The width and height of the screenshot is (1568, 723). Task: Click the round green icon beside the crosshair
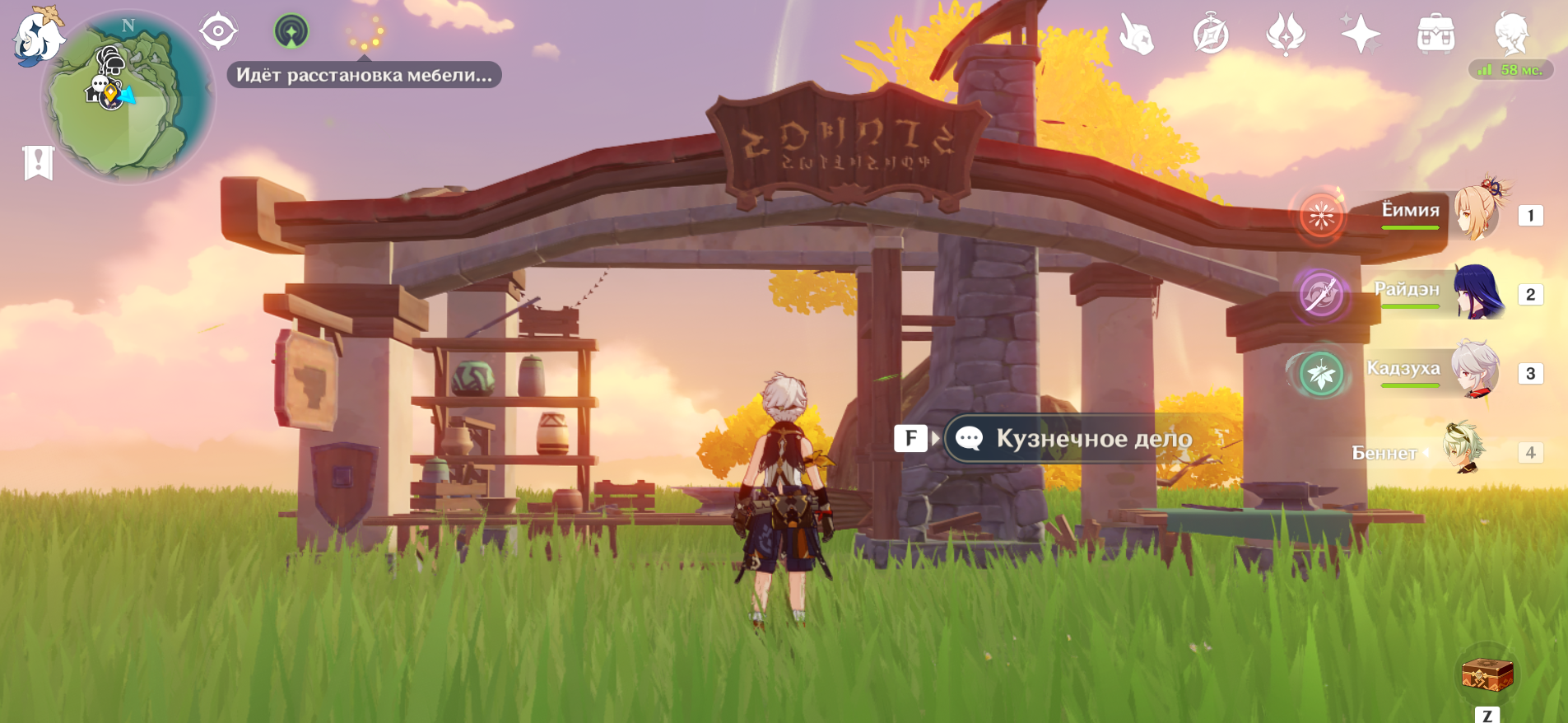[291, 31]
